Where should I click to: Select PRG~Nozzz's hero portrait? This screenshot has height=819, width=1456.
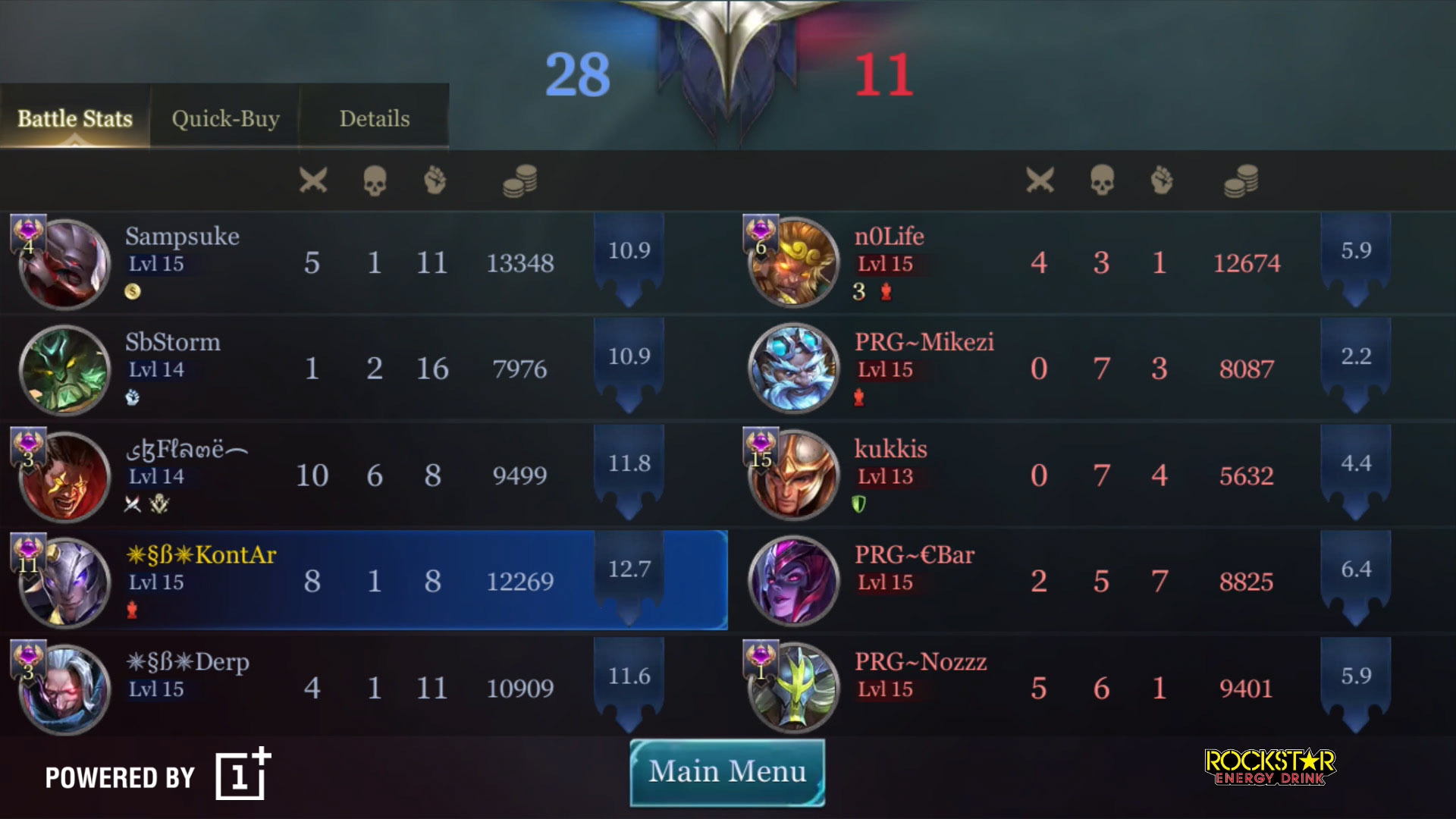[x=793, y=689]
